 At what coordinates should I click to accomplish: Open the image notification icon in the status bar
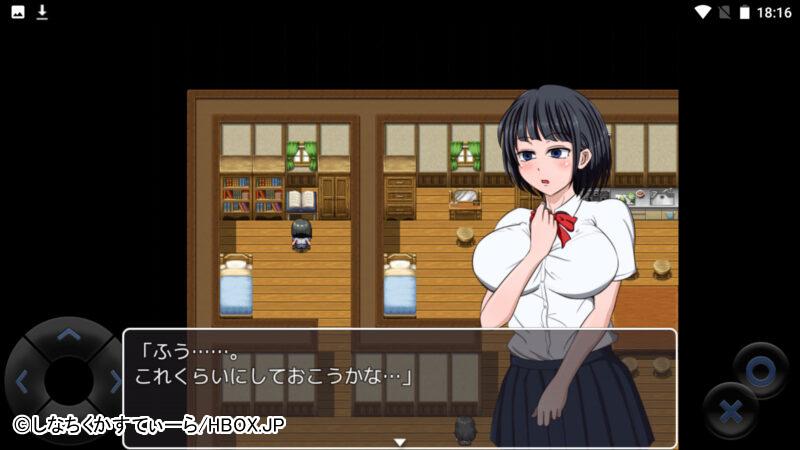click(x=18, y=12)
